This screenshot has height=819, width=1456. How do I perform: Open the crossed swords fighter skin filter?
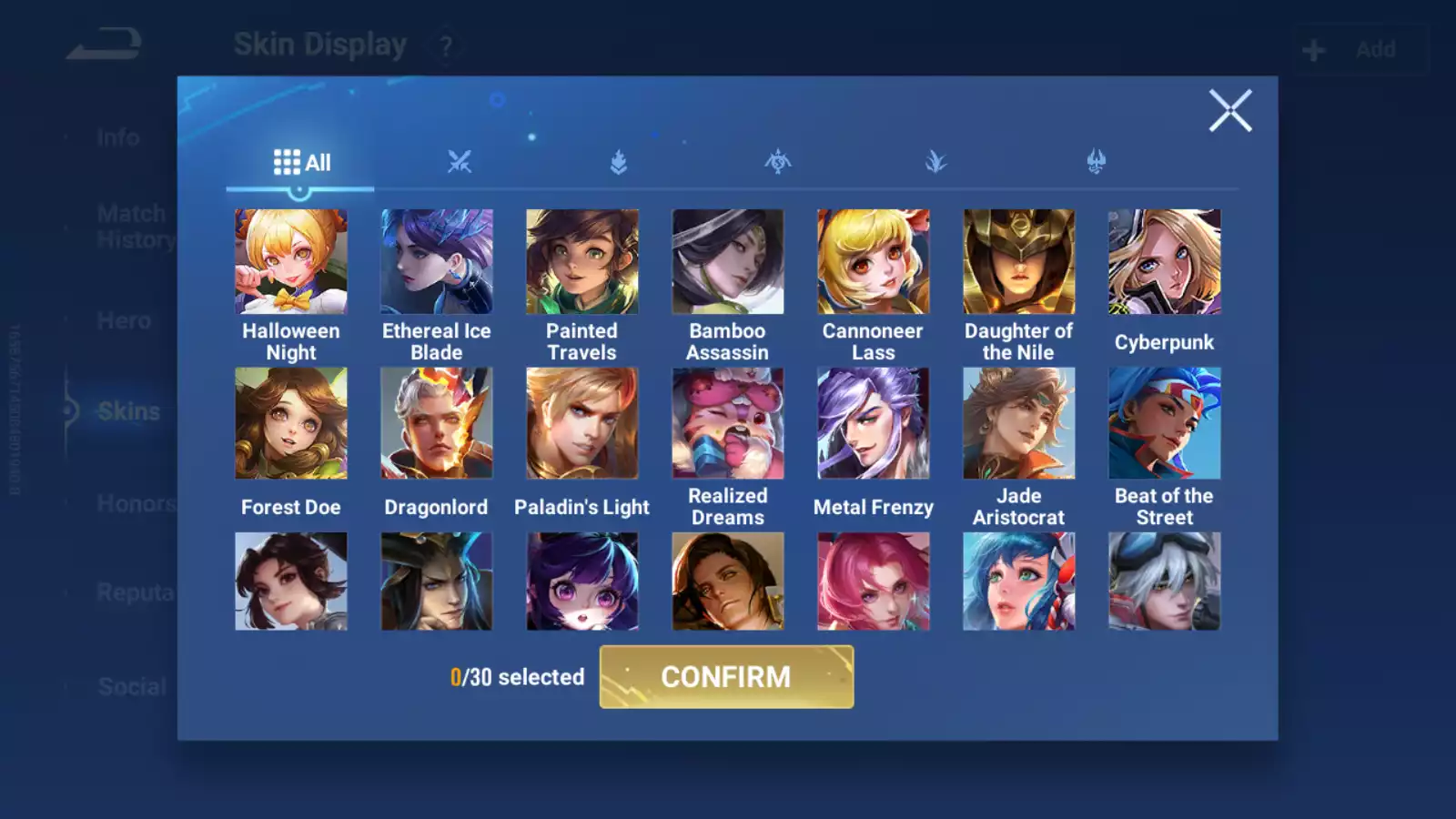pos(460,162)
